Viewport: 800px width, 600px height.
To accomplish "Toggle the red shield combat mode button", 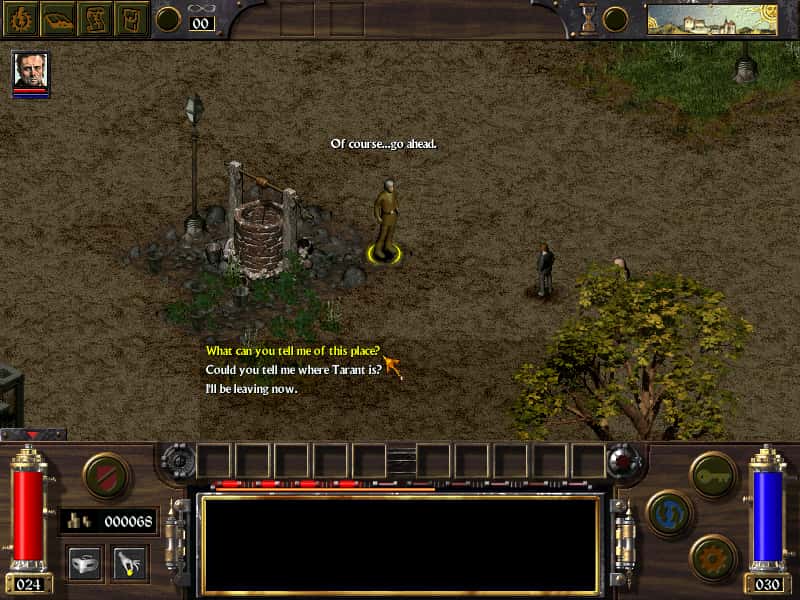I will coord(107,477).
